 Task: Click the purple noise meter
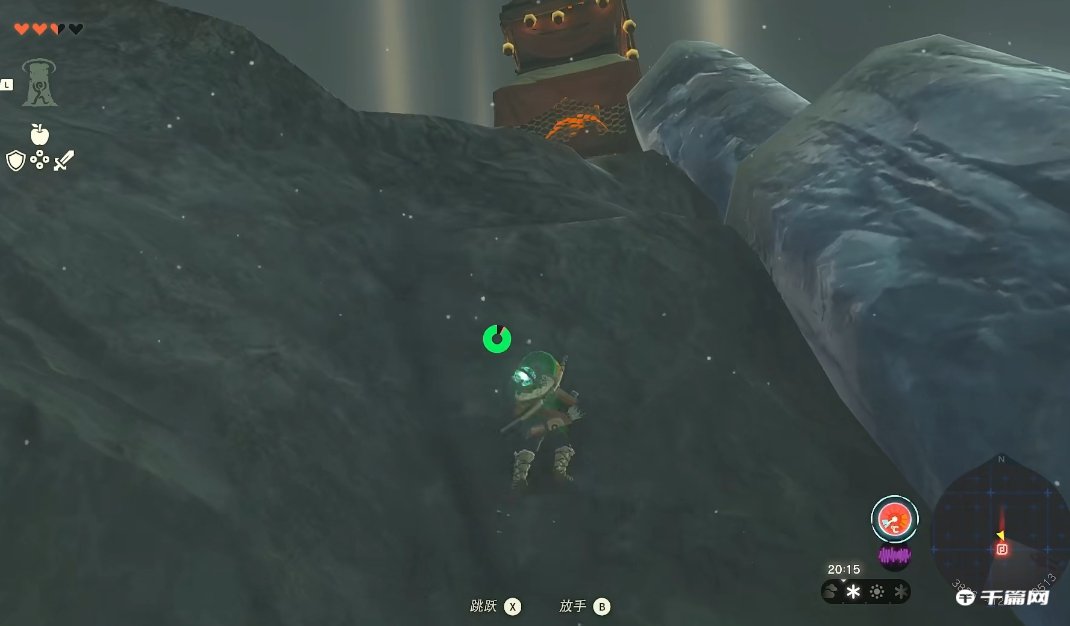tap(894, 555)
